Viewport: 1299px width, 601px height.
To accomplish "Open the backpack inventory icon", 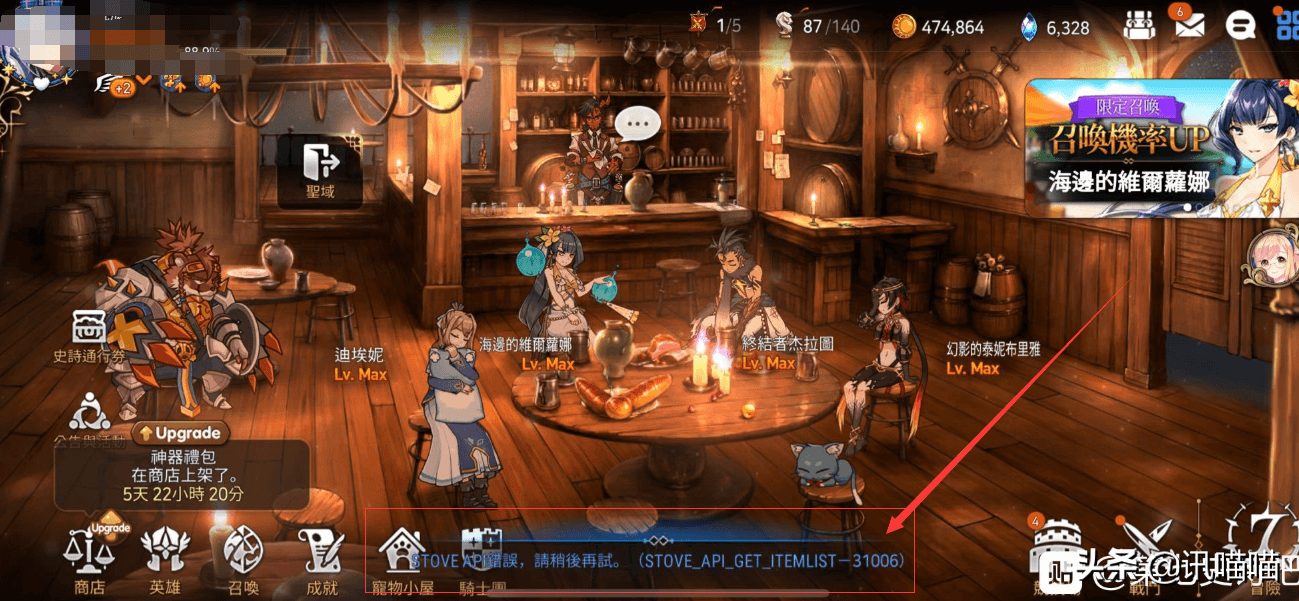I will pyautogui.click(x=1139, y=26).
